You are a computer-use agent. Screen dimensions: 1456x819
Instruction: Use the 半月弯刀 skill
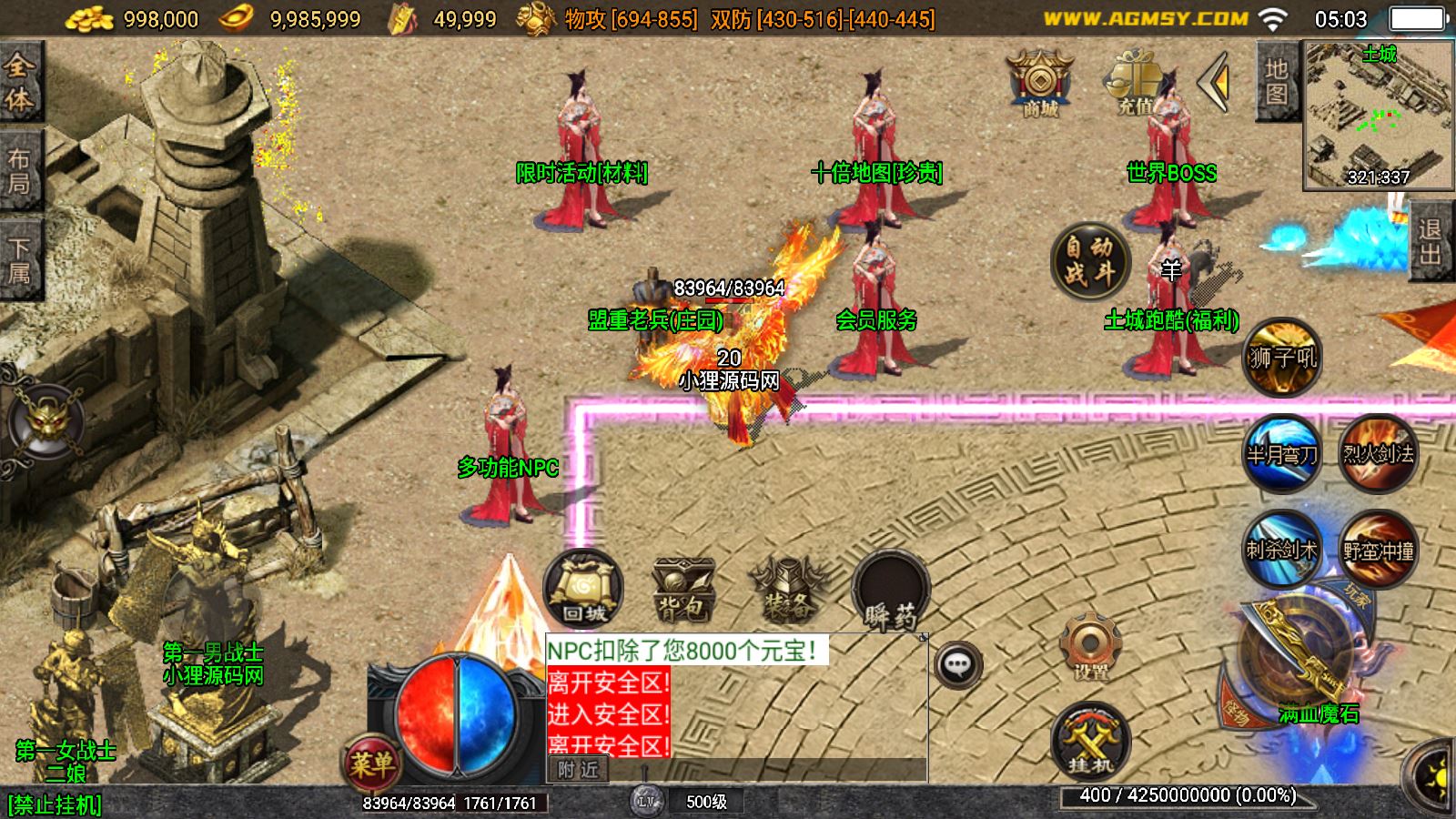coord(1281,452)
